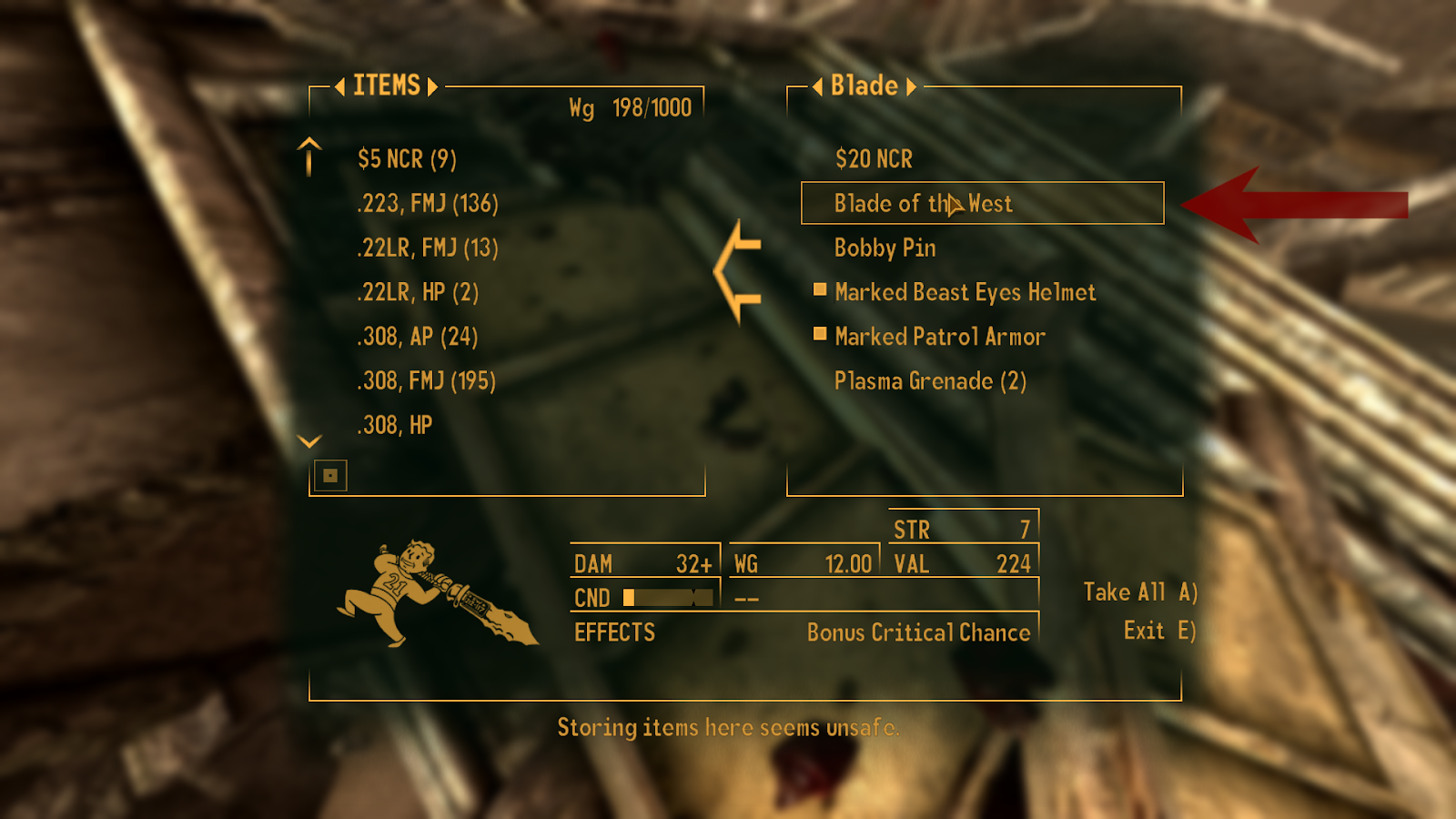Click the large left transfer chevron
The width and height of the screenshot is (1456, 819).
(x=737, y=273)
